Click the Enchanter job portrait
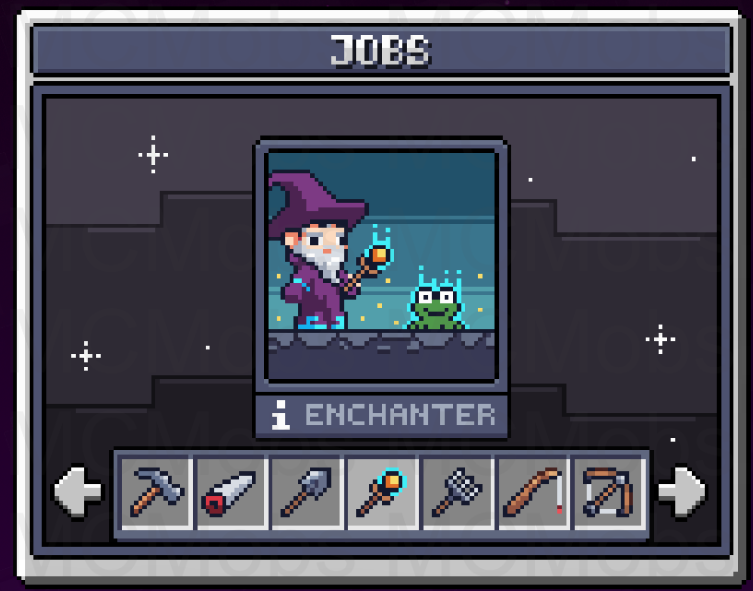753x591 pixels. point(381,264)
